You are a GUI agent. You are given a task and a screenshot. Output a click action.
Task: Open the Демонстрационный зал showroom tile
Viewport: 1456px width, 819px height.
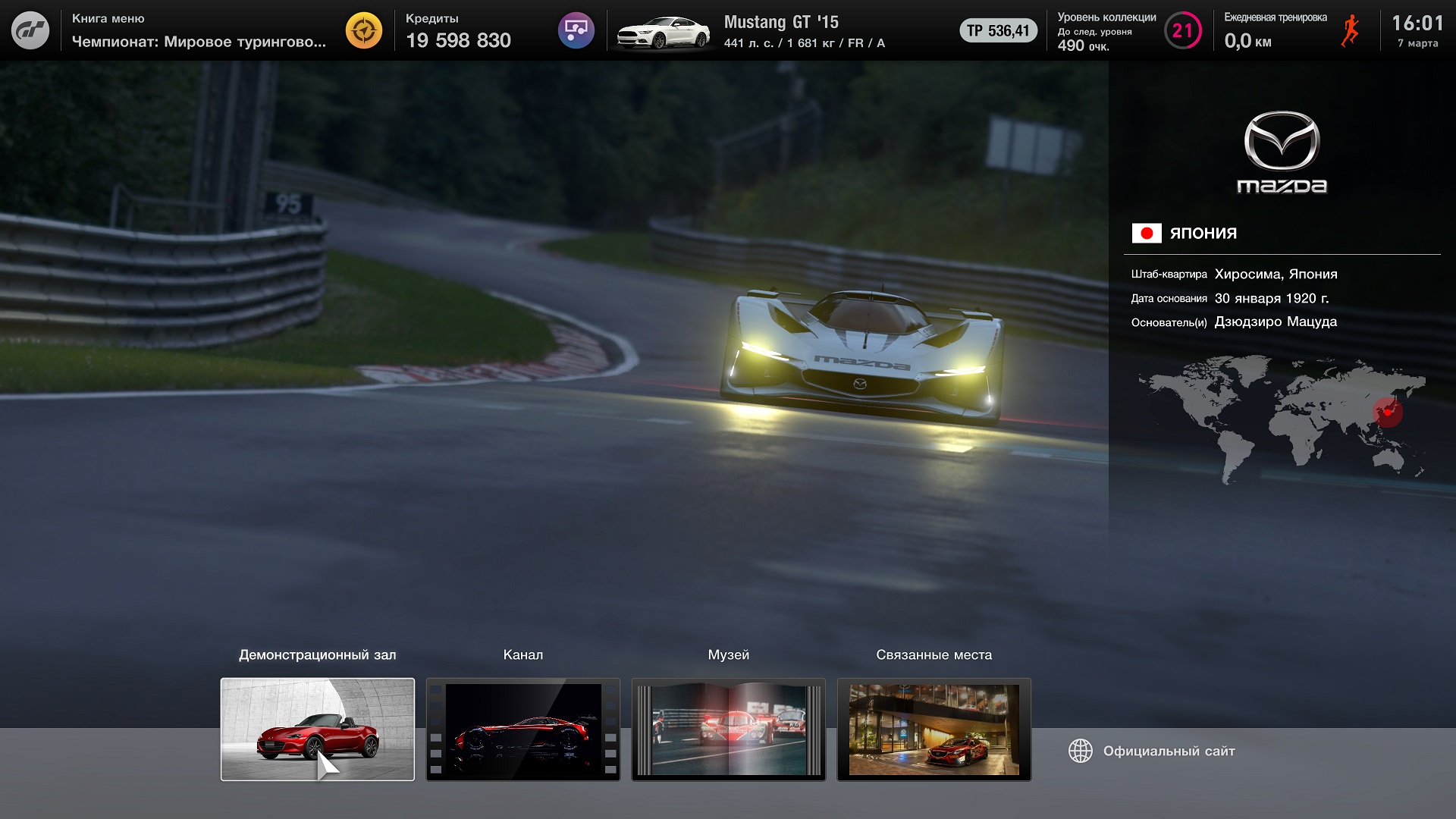(318, 729)
